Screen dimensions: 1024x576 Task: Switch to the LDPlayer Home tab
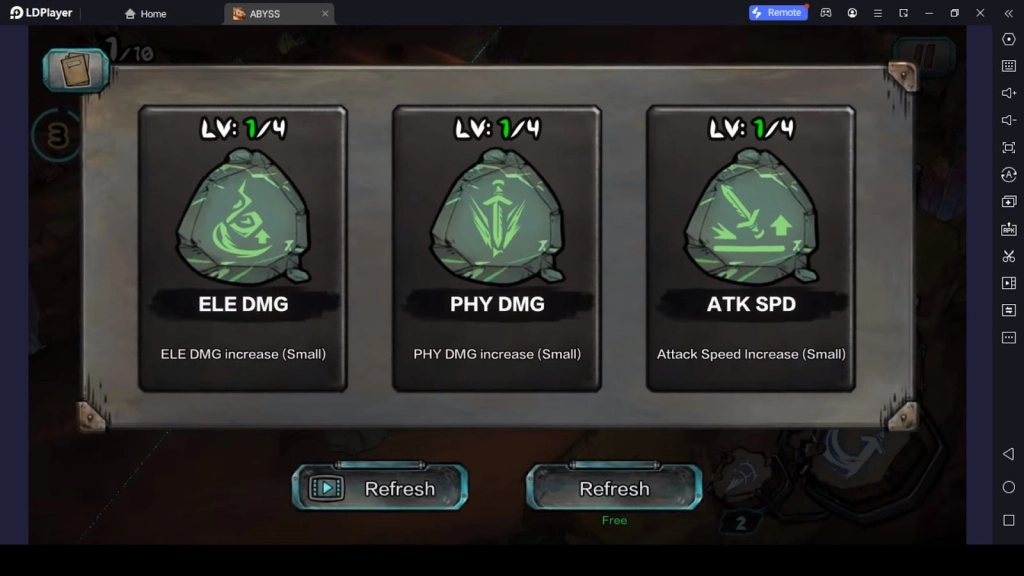click(145, 14)
